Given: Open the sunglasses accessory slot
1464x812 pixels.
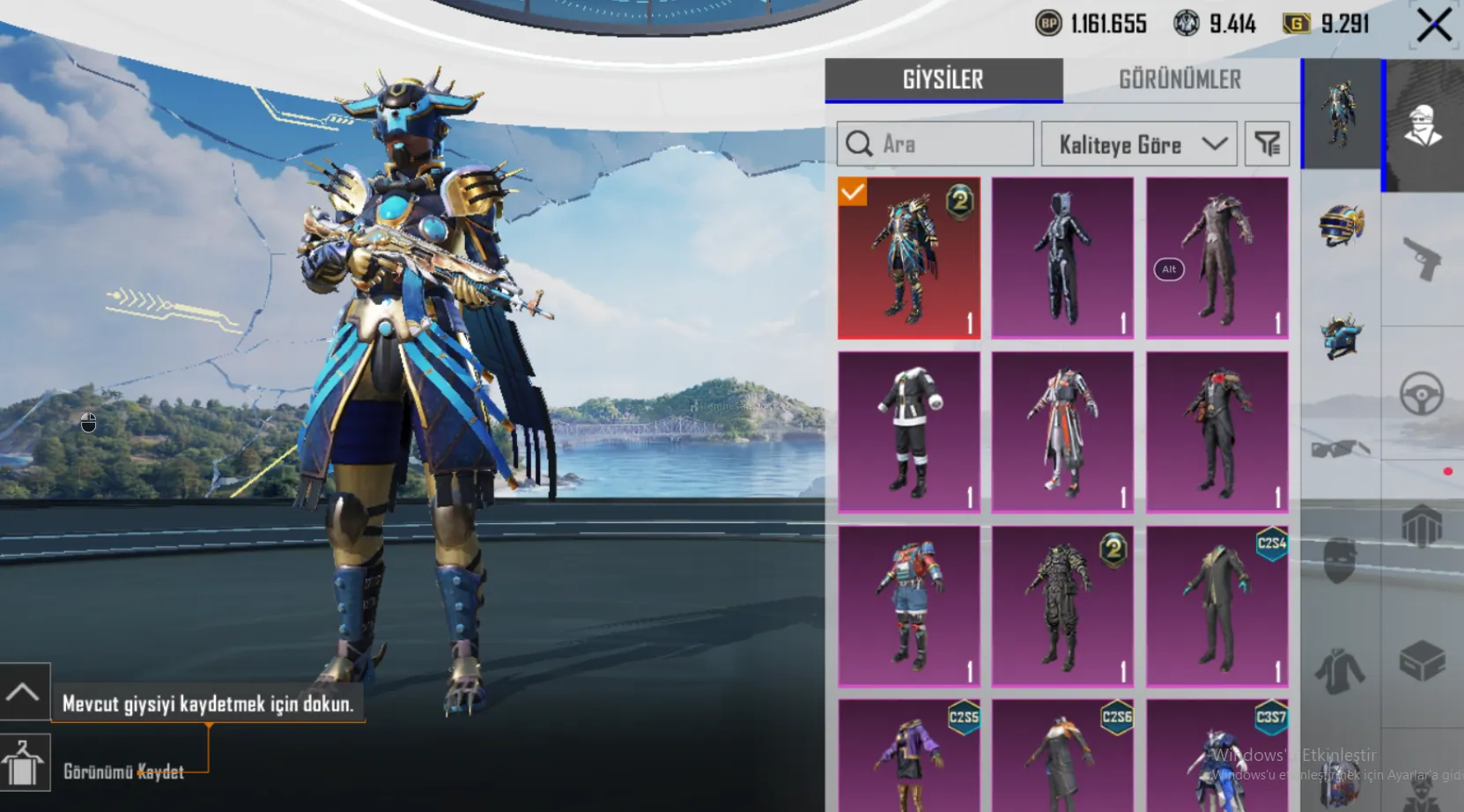Looking at the screenshot, I should pos(1341,449).
